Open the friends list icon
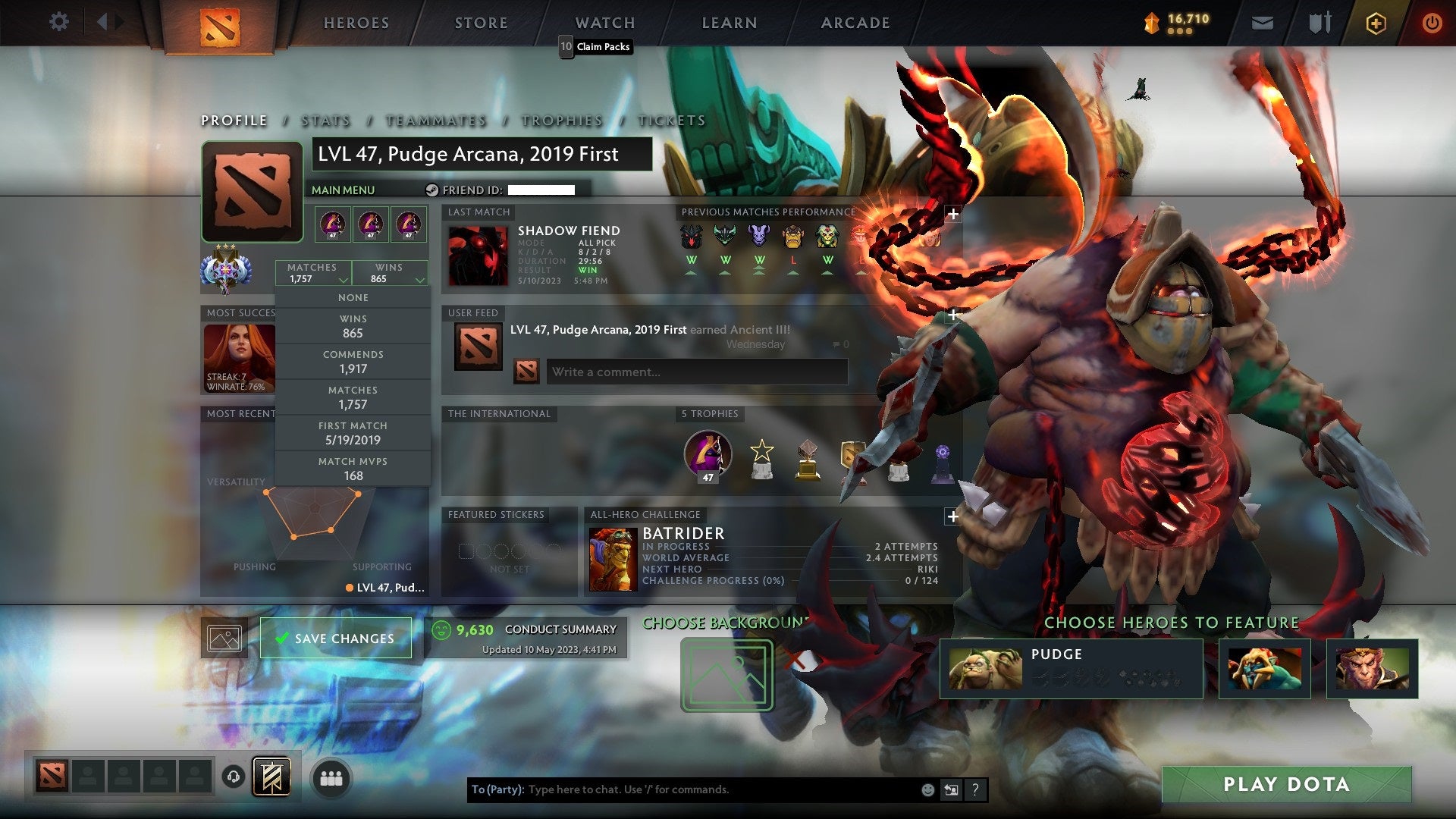Viewport: 1456px width, 819px height. (x=331, y=777)
